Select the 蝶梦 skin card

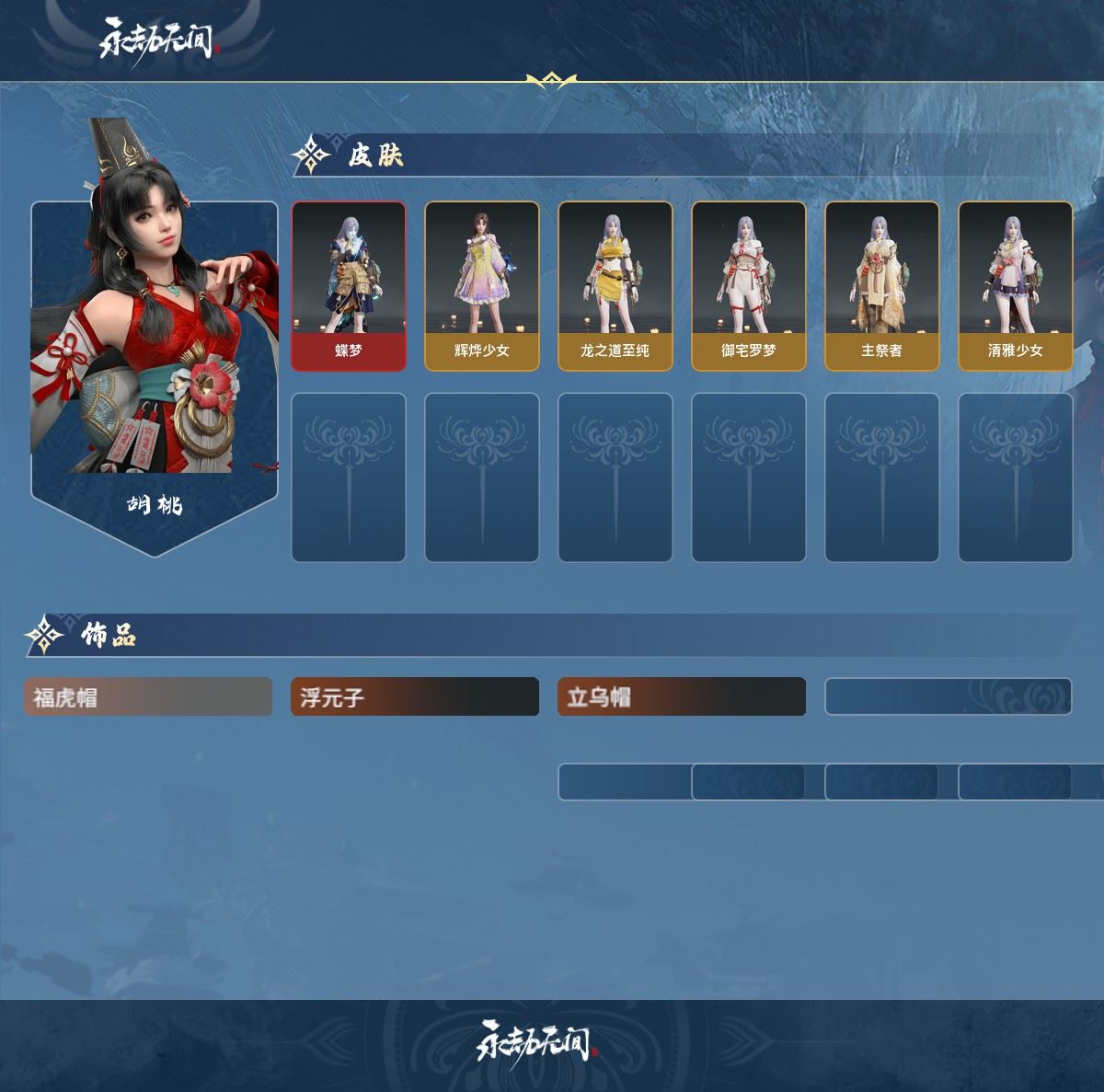(349, 285)
